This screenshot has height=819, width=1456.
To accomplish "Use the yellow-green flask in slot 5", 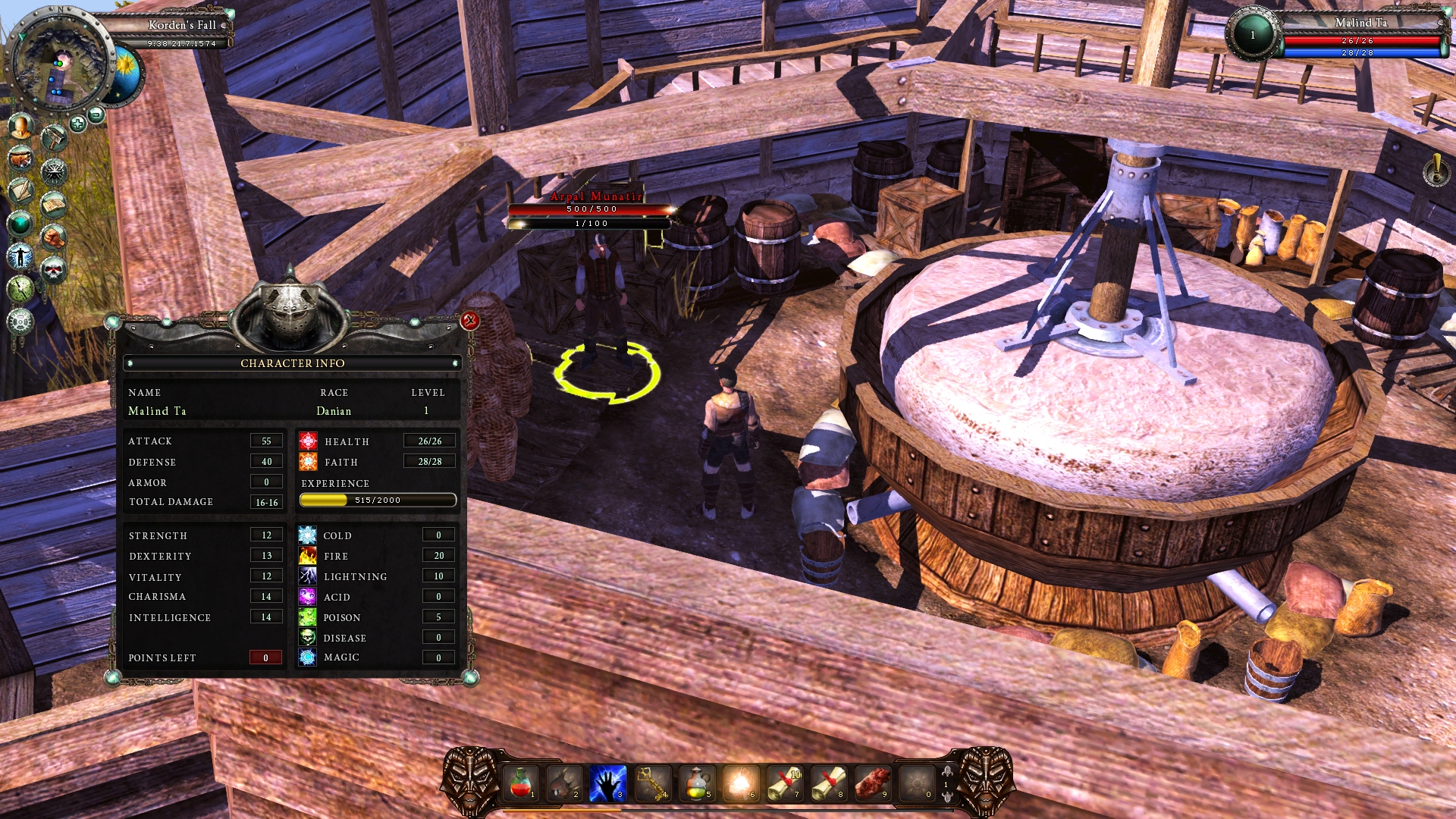I will [695, 783].
